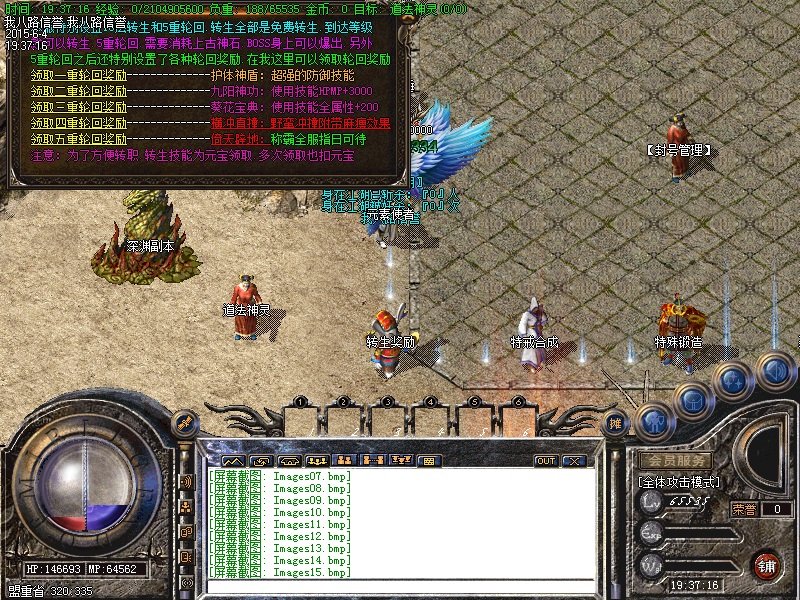
Task: Pick the 领取五重轮回奖励 reward link
Action: click(79, 139)
